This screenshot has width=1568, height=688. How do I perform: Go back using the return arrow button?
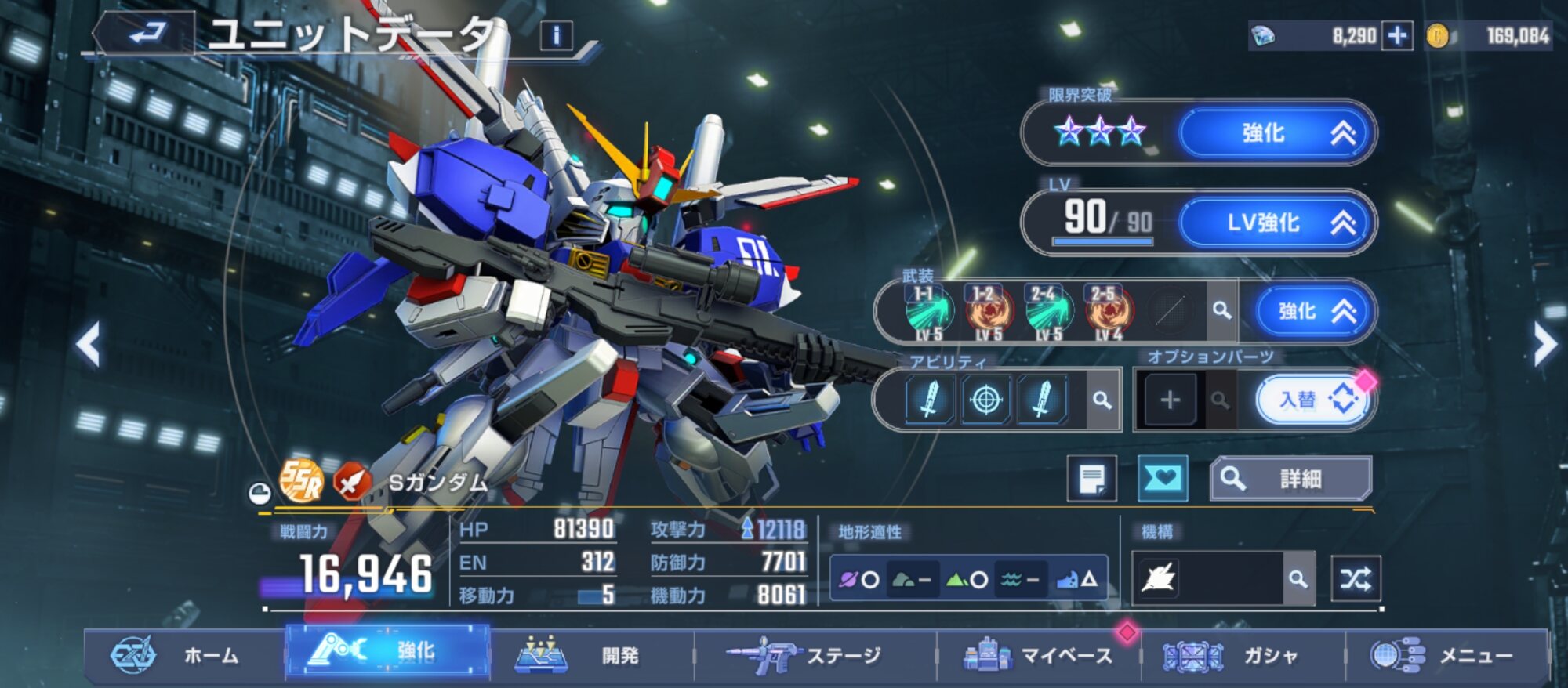146,34
